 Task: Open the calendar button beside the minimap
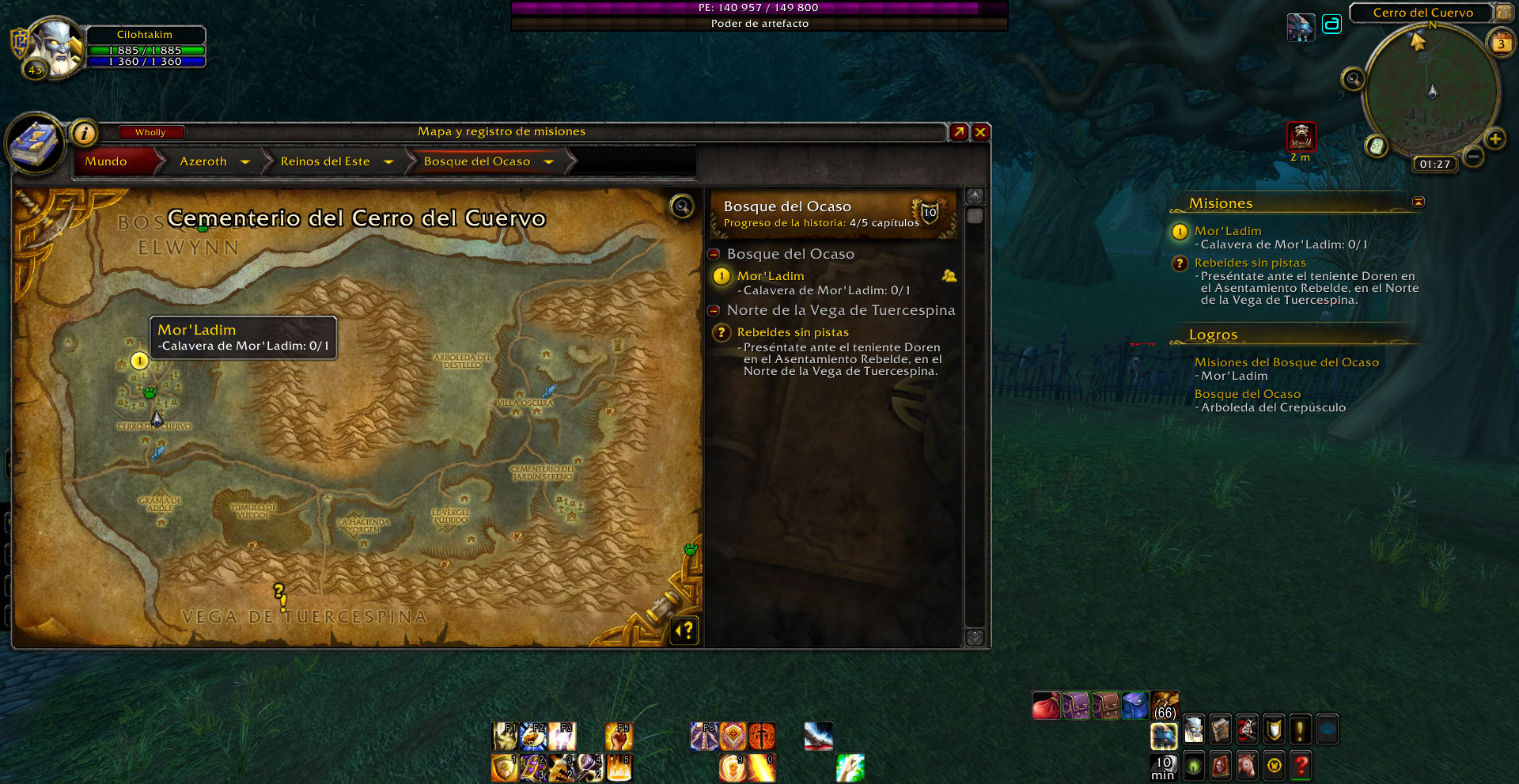(1501, 44)
